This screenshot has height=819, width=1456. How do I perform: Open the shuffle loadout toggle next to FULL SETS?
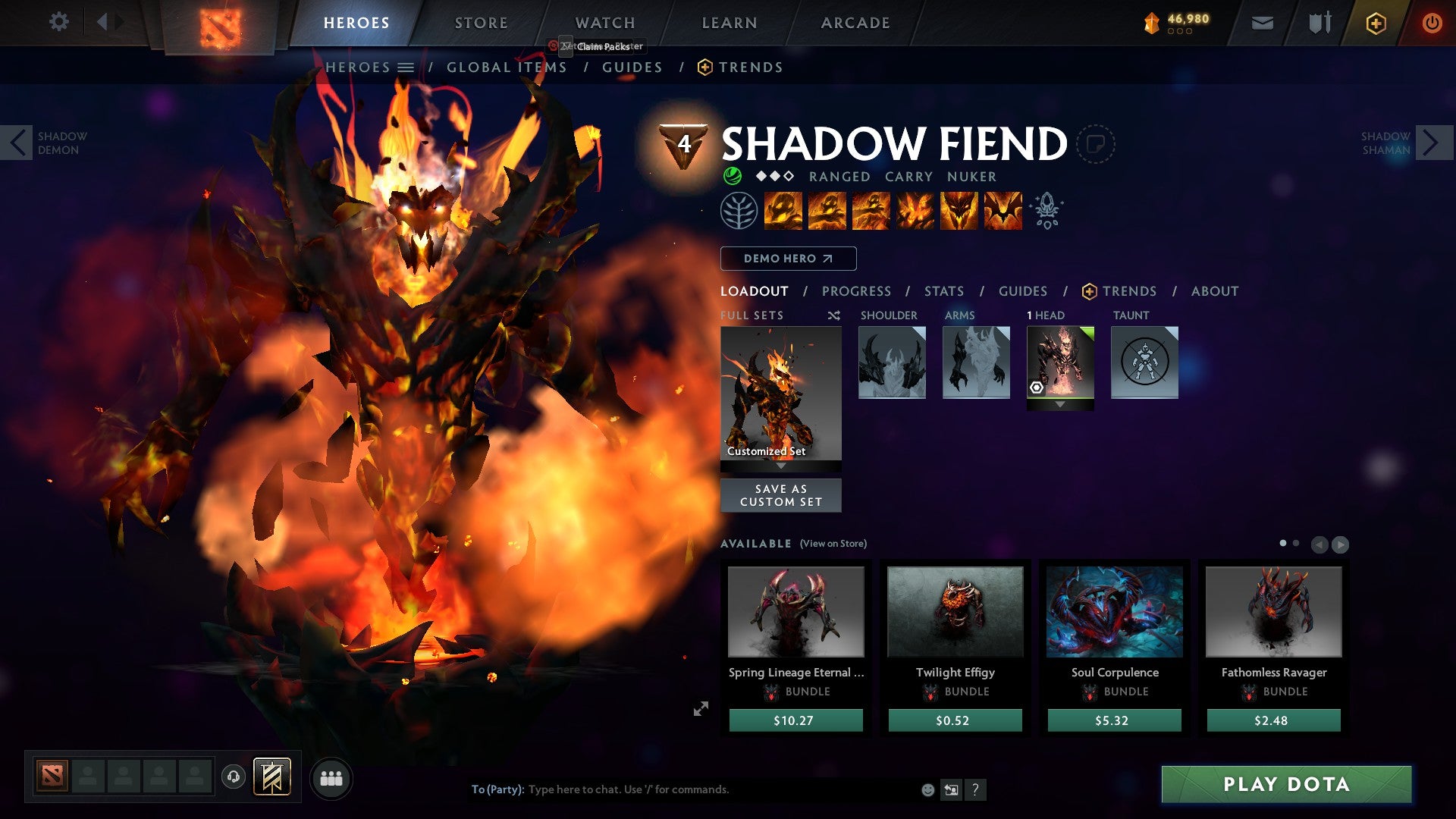(x=834, y=315)
